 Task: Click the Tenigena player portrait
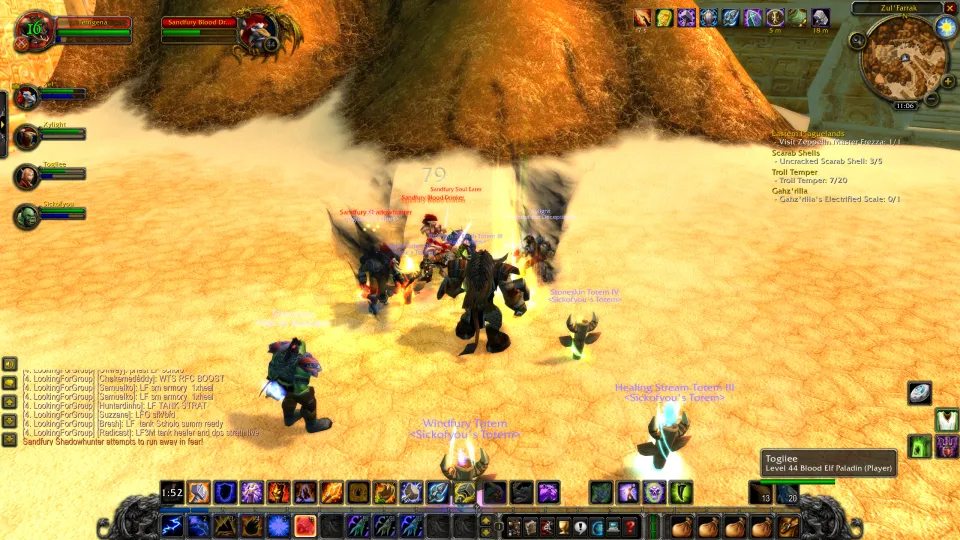[34, 31]
